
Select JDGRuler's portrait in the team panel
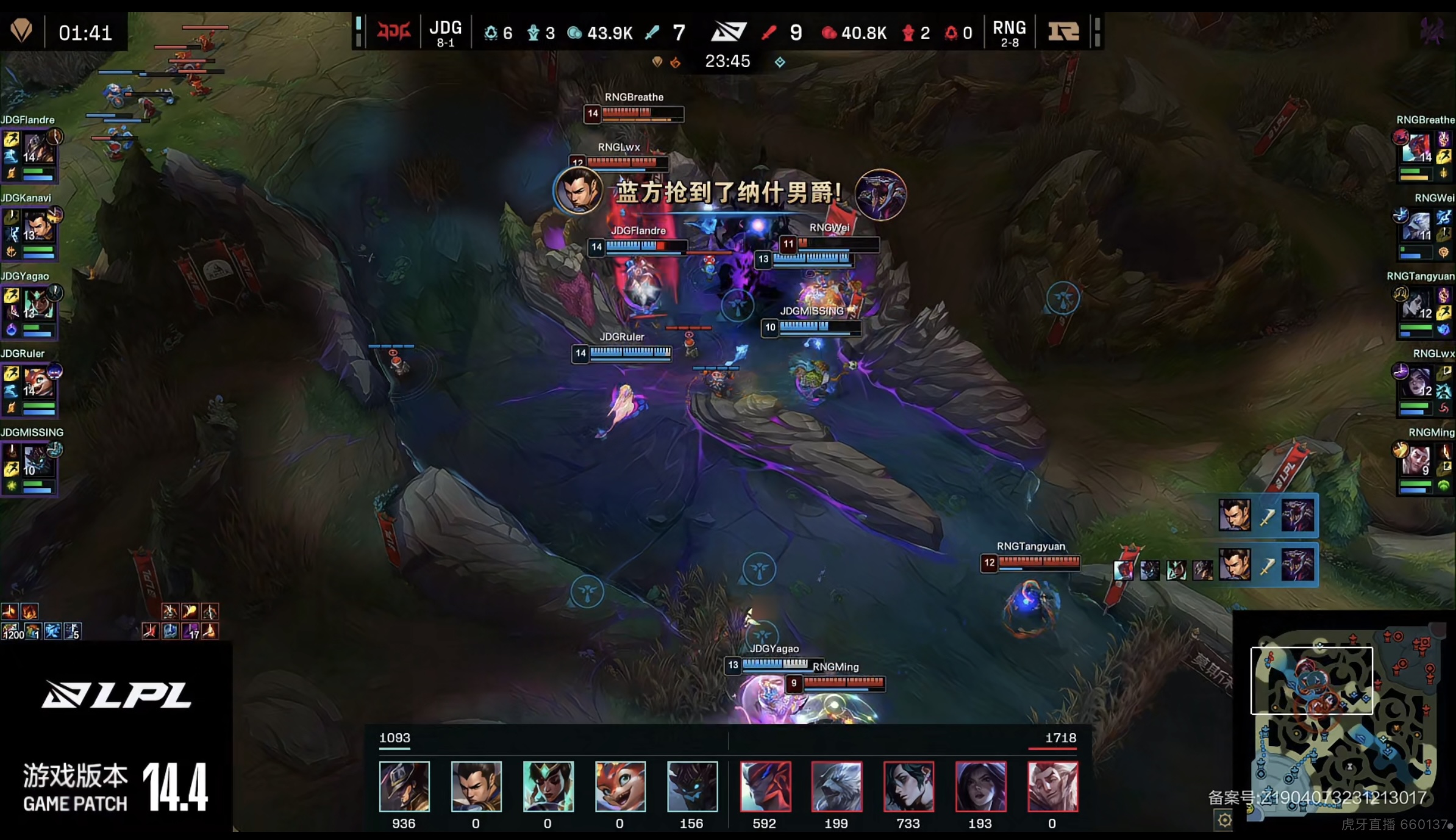click(x=39, y=383)
